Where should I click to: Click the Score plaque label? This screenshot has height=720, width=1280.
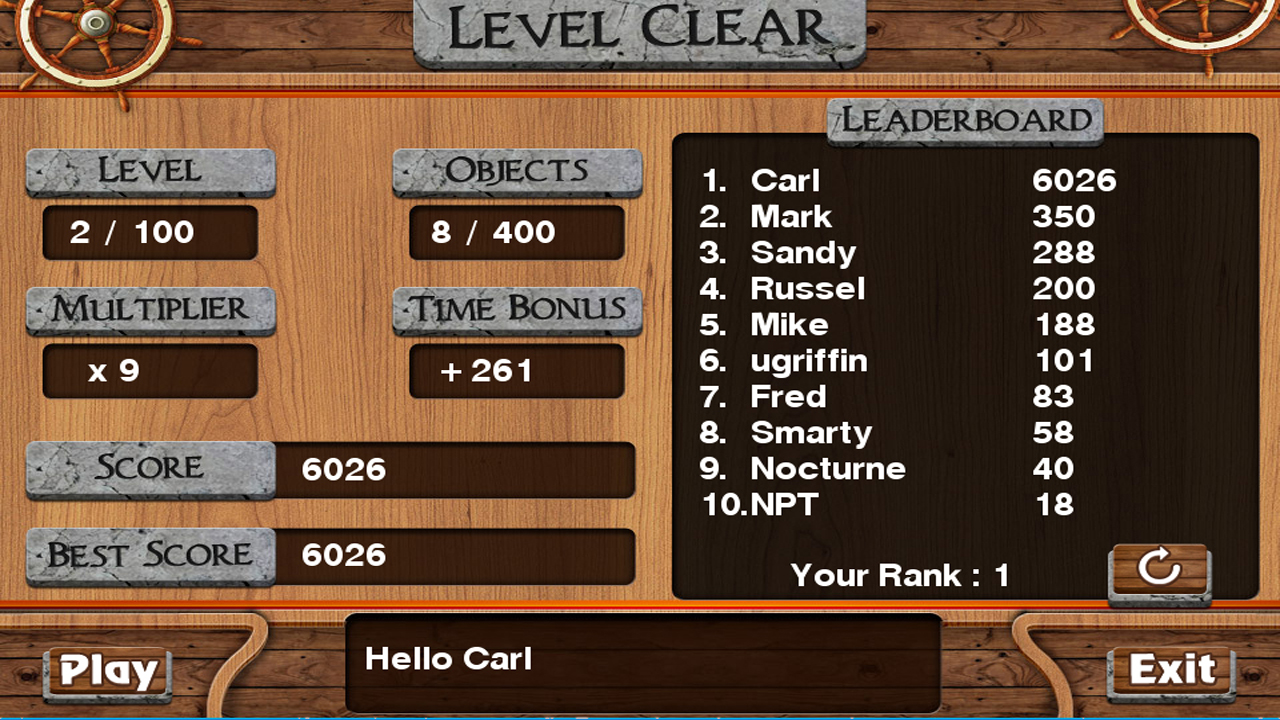click(x=148, y=468)
